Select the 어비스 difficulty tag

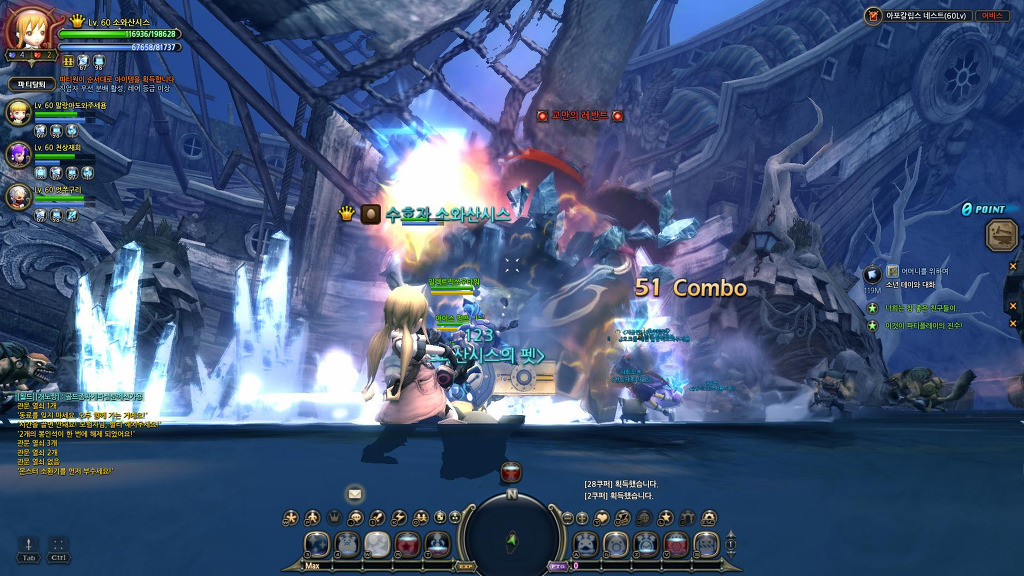991,16
